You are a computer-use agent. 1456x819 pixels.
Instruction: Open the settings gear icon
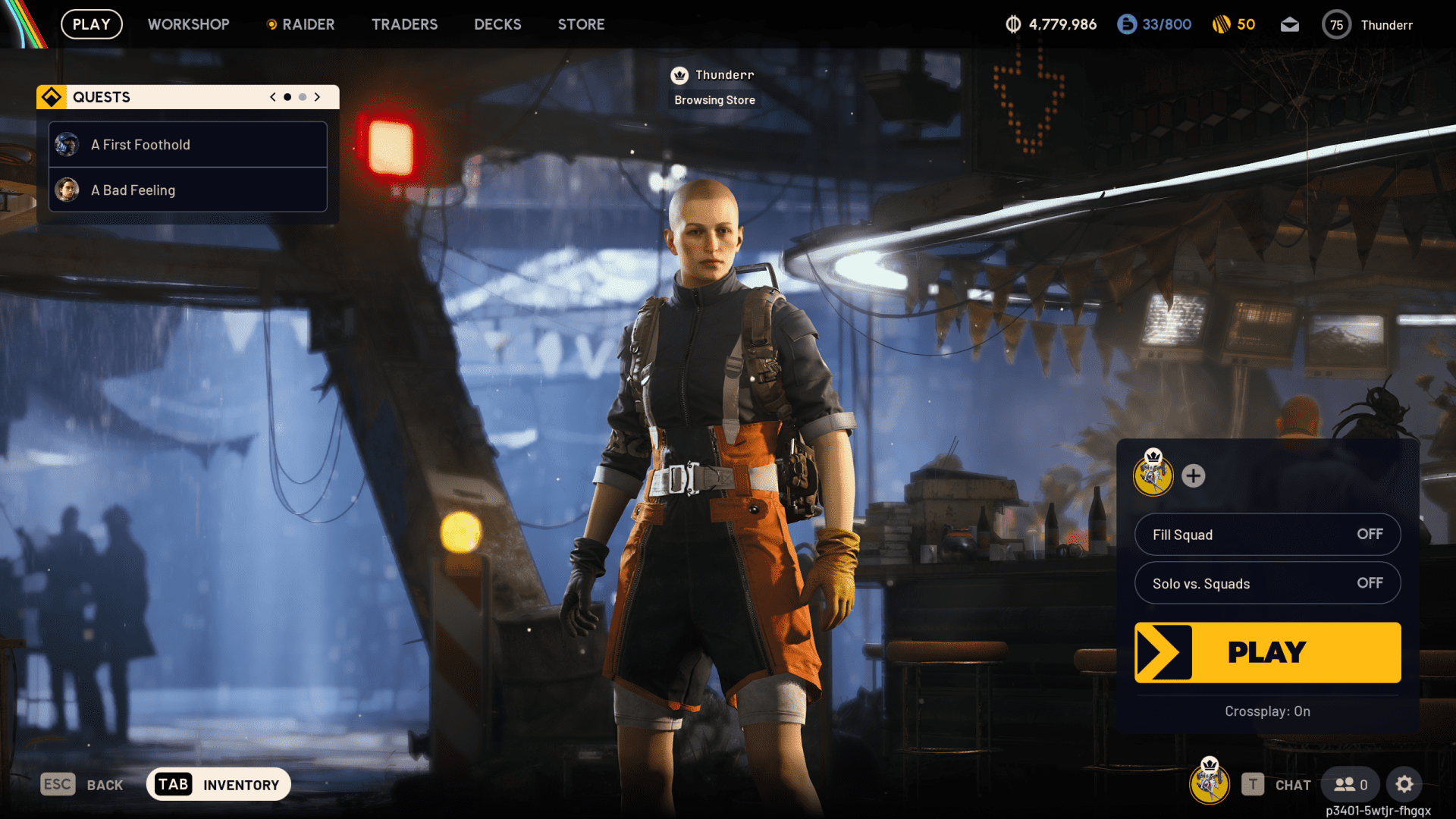tap(1405, 784)
